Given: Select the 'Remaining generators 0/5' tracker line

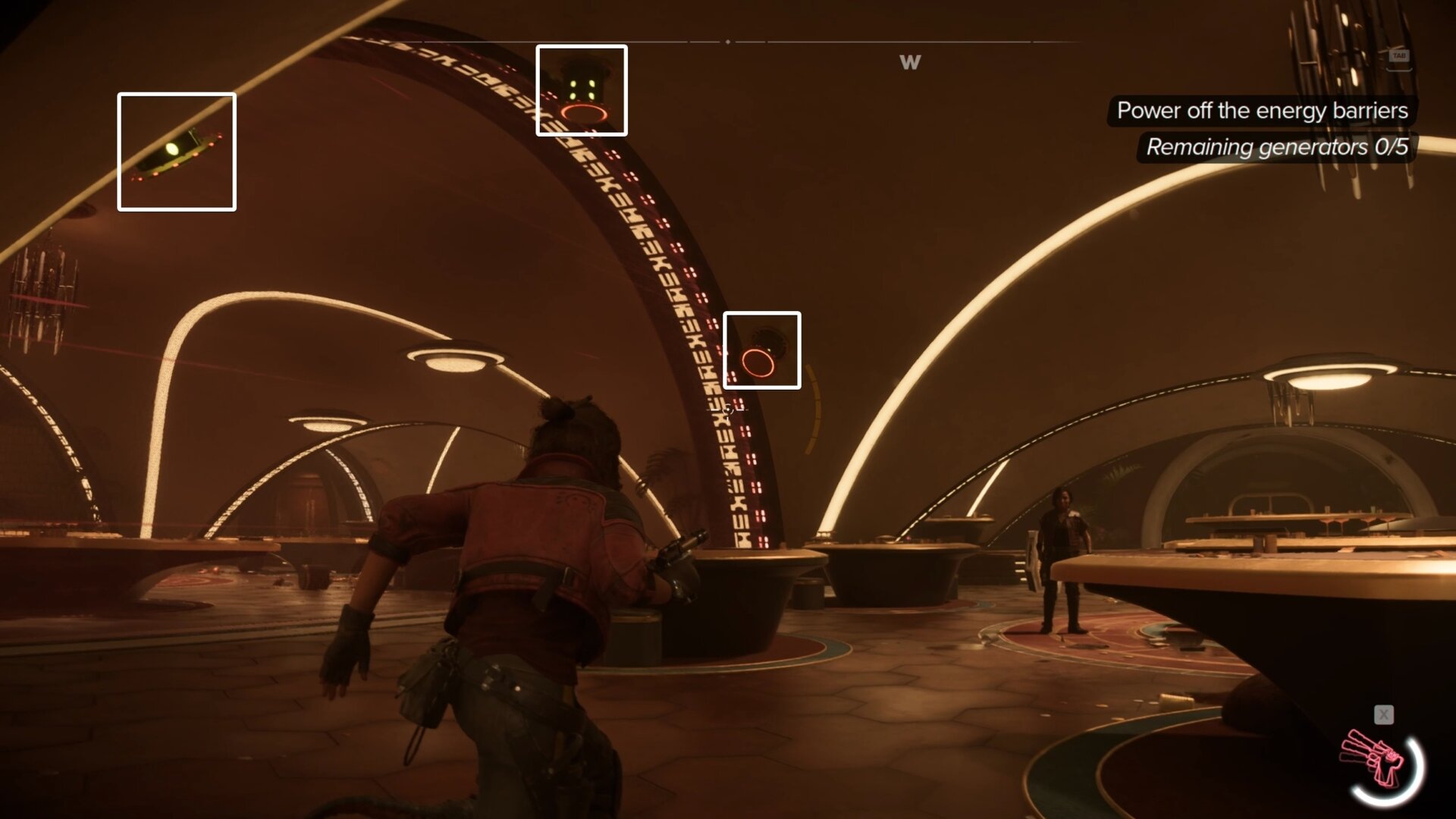Looking at the screenshot, I should coord(1276,147).
